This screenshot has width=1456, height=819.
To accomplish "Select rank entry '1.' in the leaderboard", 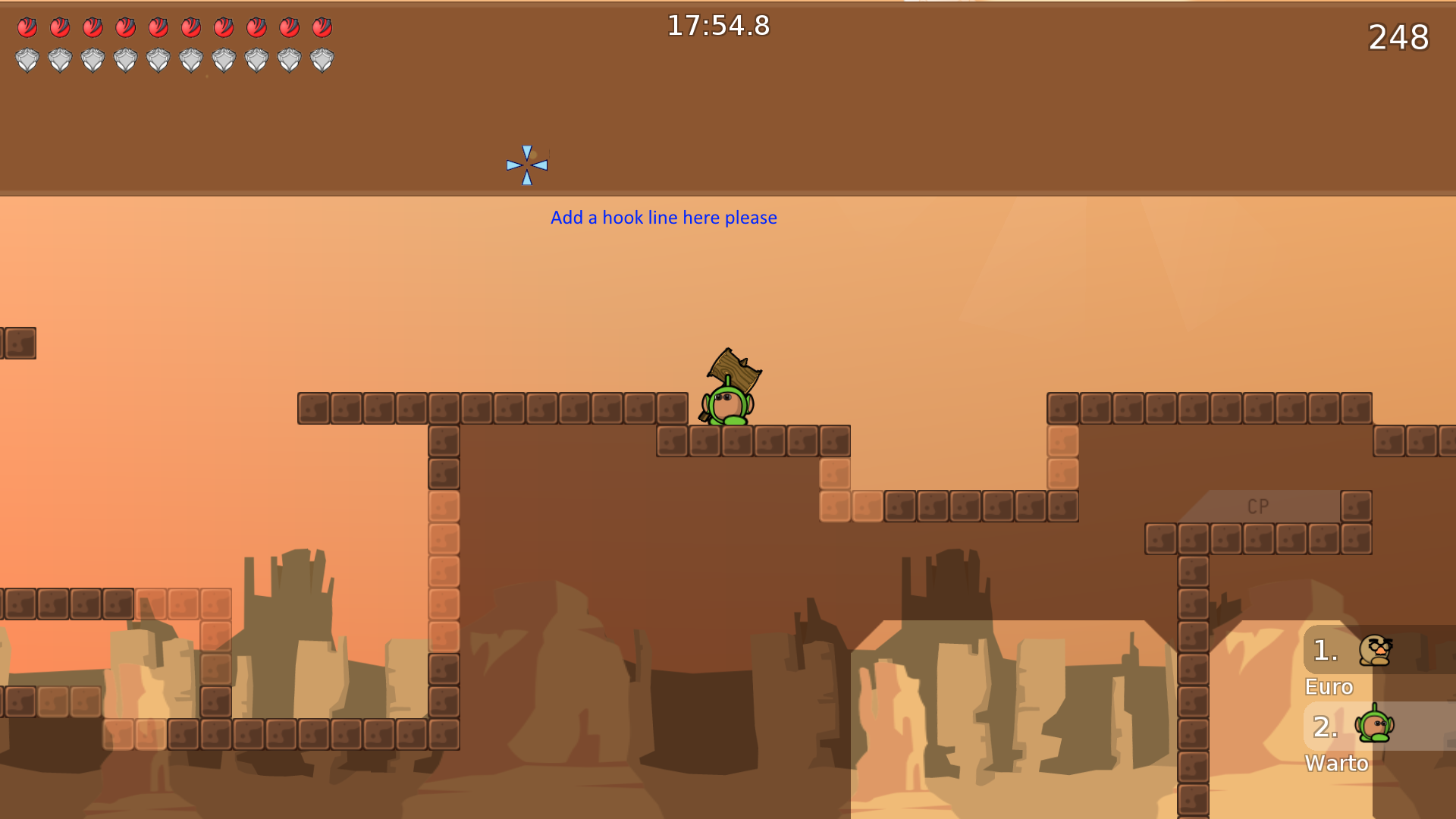I will 1324,650.
